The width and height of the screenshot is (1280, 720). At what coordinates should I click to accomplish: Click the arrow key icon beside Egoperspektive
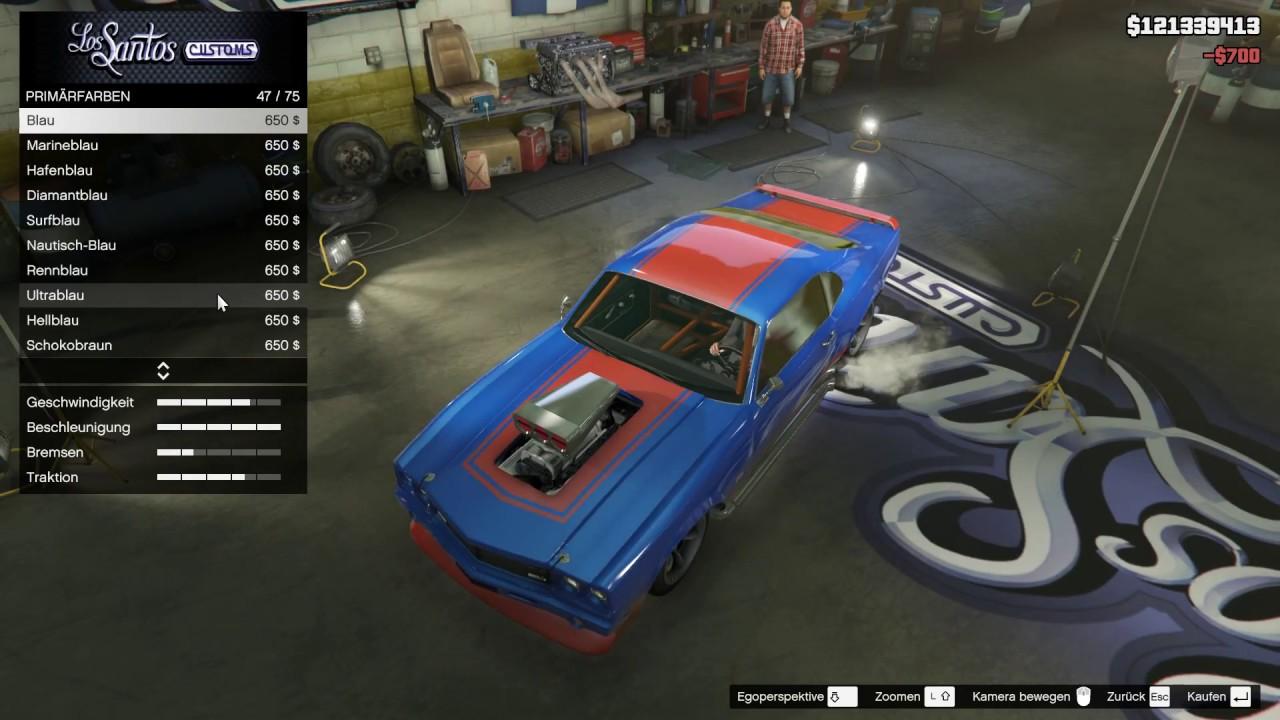pos(837,696)
